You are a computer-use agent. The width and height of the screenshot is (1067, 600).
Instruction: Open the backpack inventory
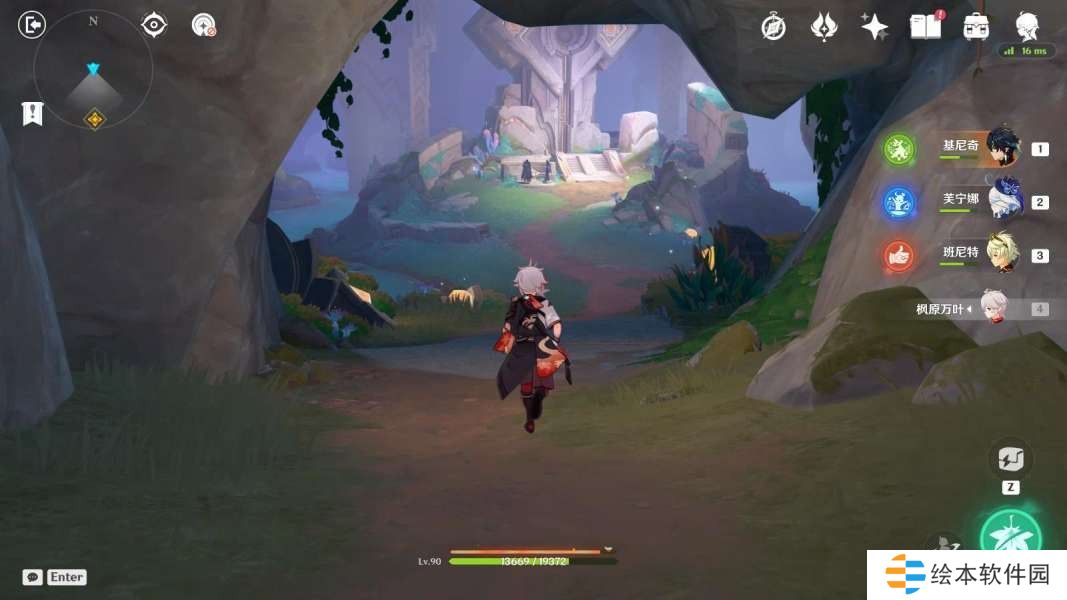coord(976,27)
